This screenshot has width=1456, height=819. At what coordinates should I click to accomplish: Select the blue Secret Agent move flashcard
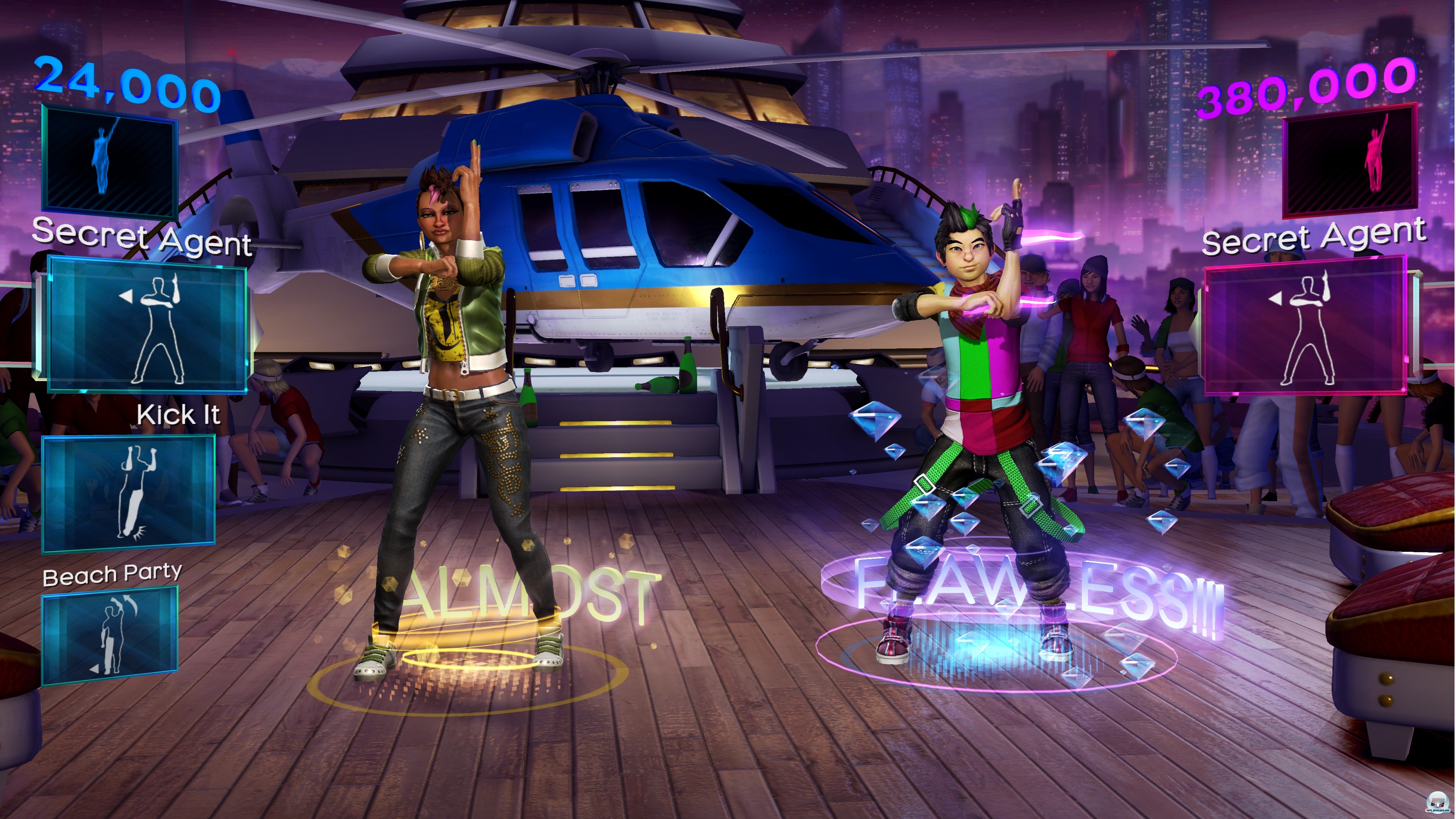pyautogui.click(x=146, y=324)
